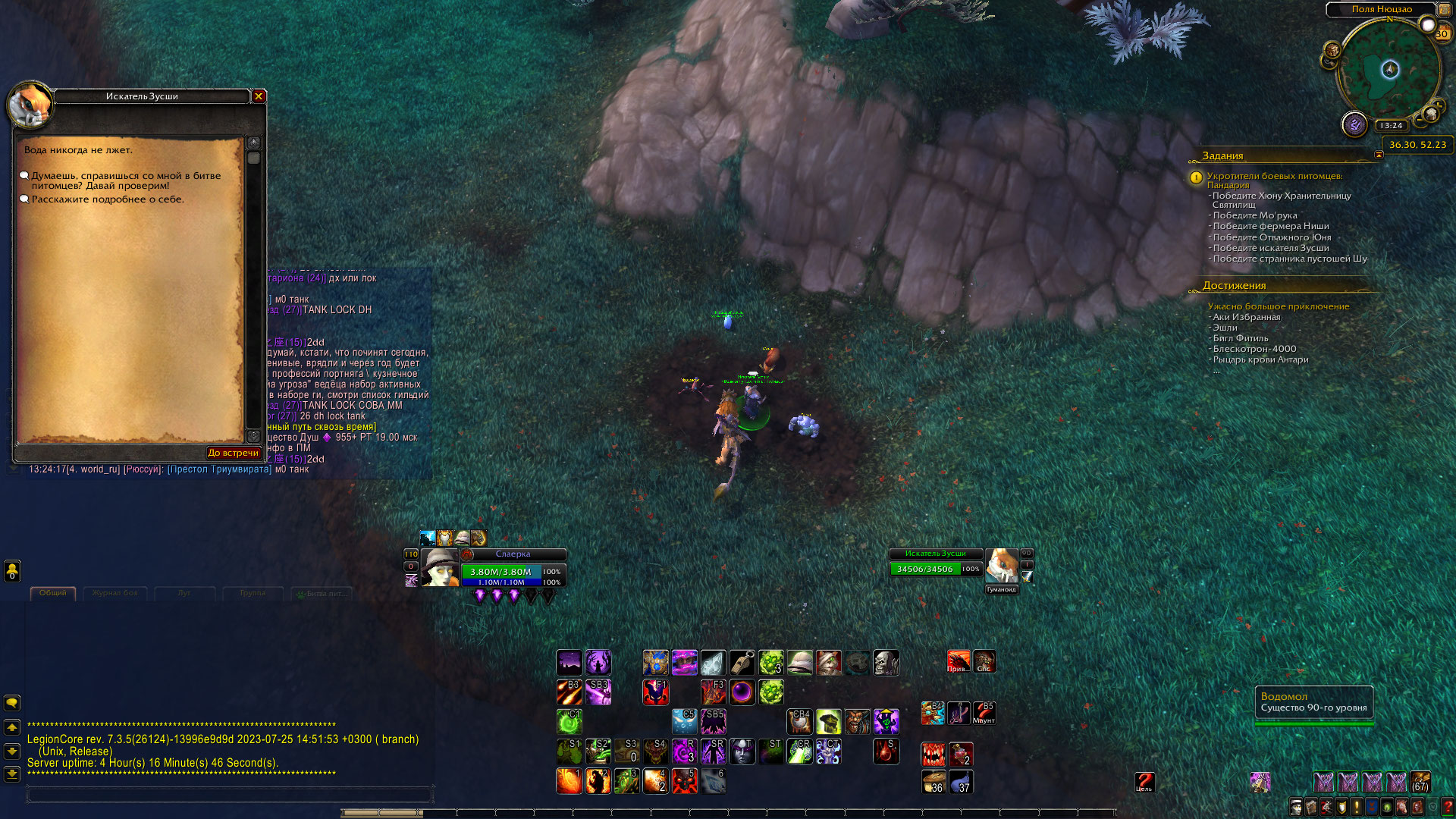Open the world map button beside zone name
This screenshot has height=819, width=1456.
click(x=1445, y=10)
